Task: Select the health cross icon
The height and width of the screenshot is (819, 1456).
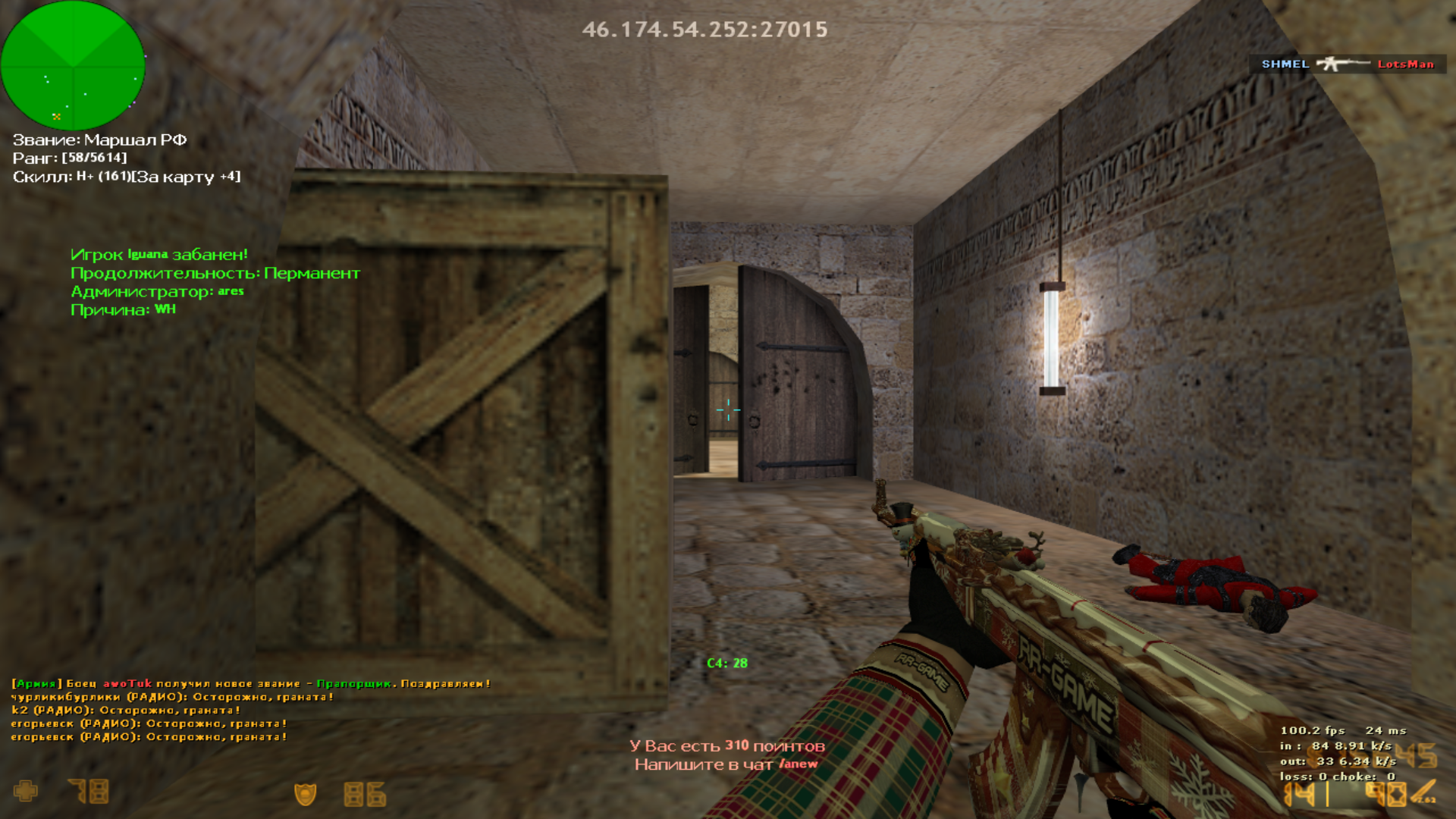Action: [x=25, y=792]
